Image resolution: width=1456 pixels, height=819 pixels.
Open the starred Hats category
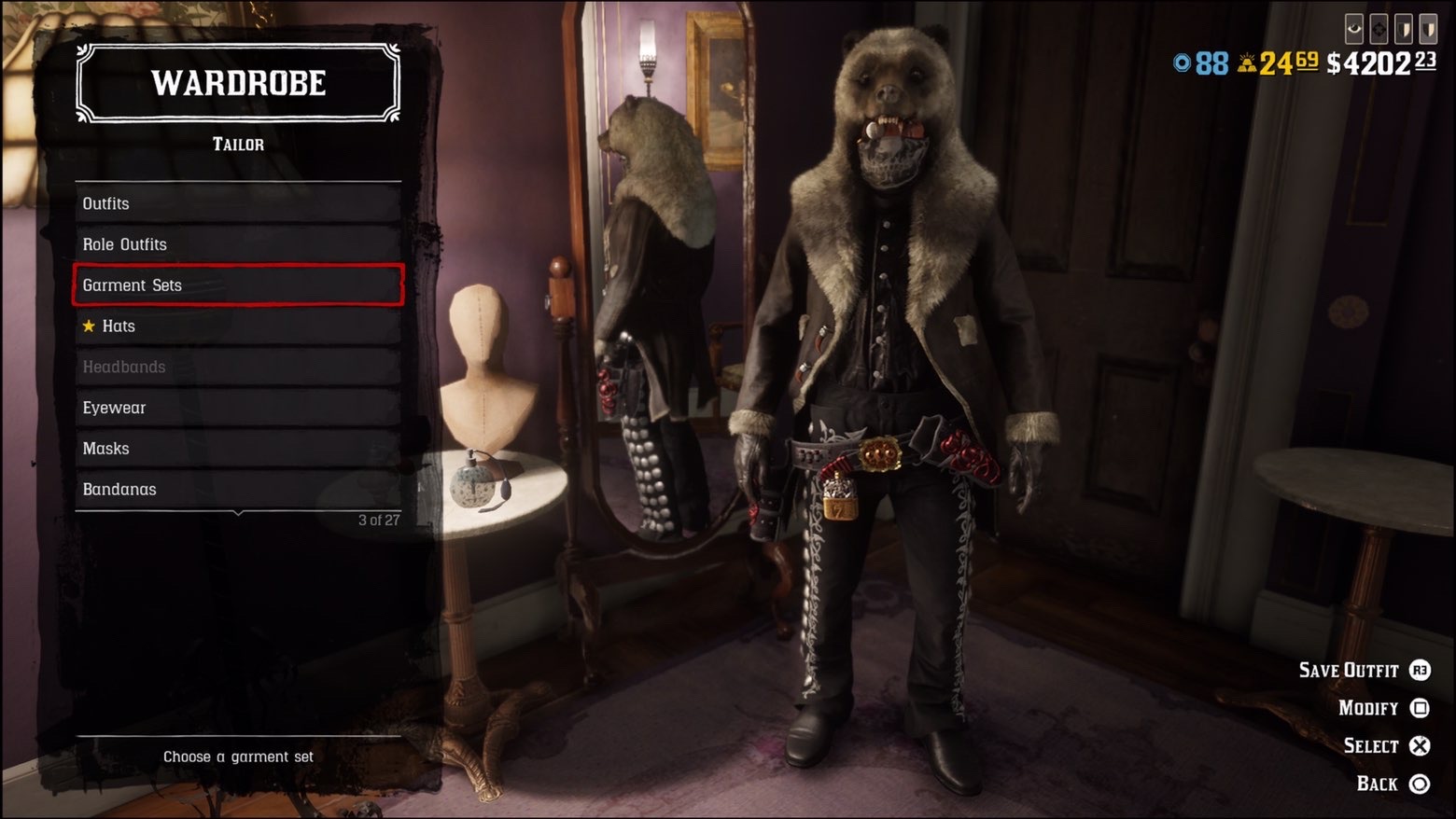tap(238, 326)
